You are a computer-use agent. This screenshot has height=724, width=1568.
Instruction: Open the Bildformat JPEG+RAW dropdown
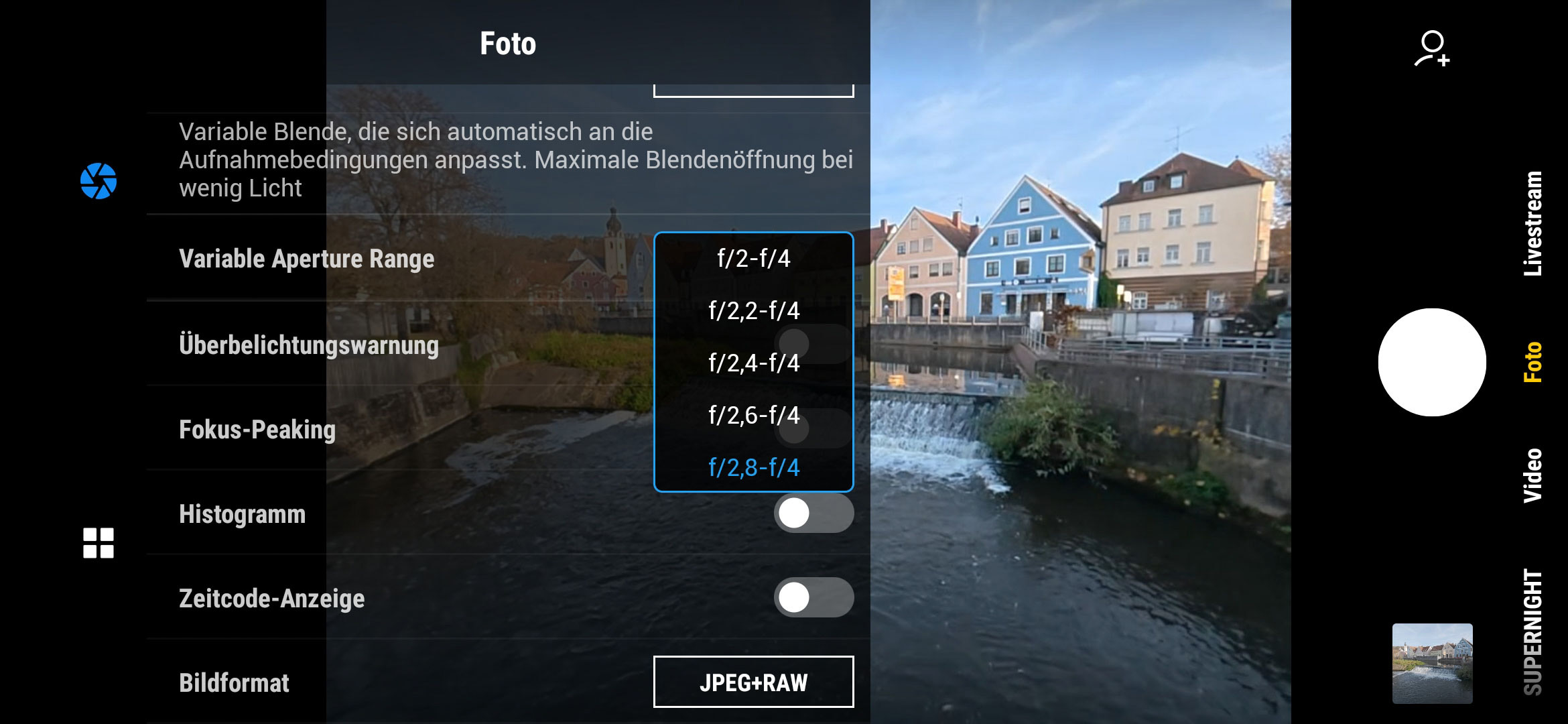point(753,682)
